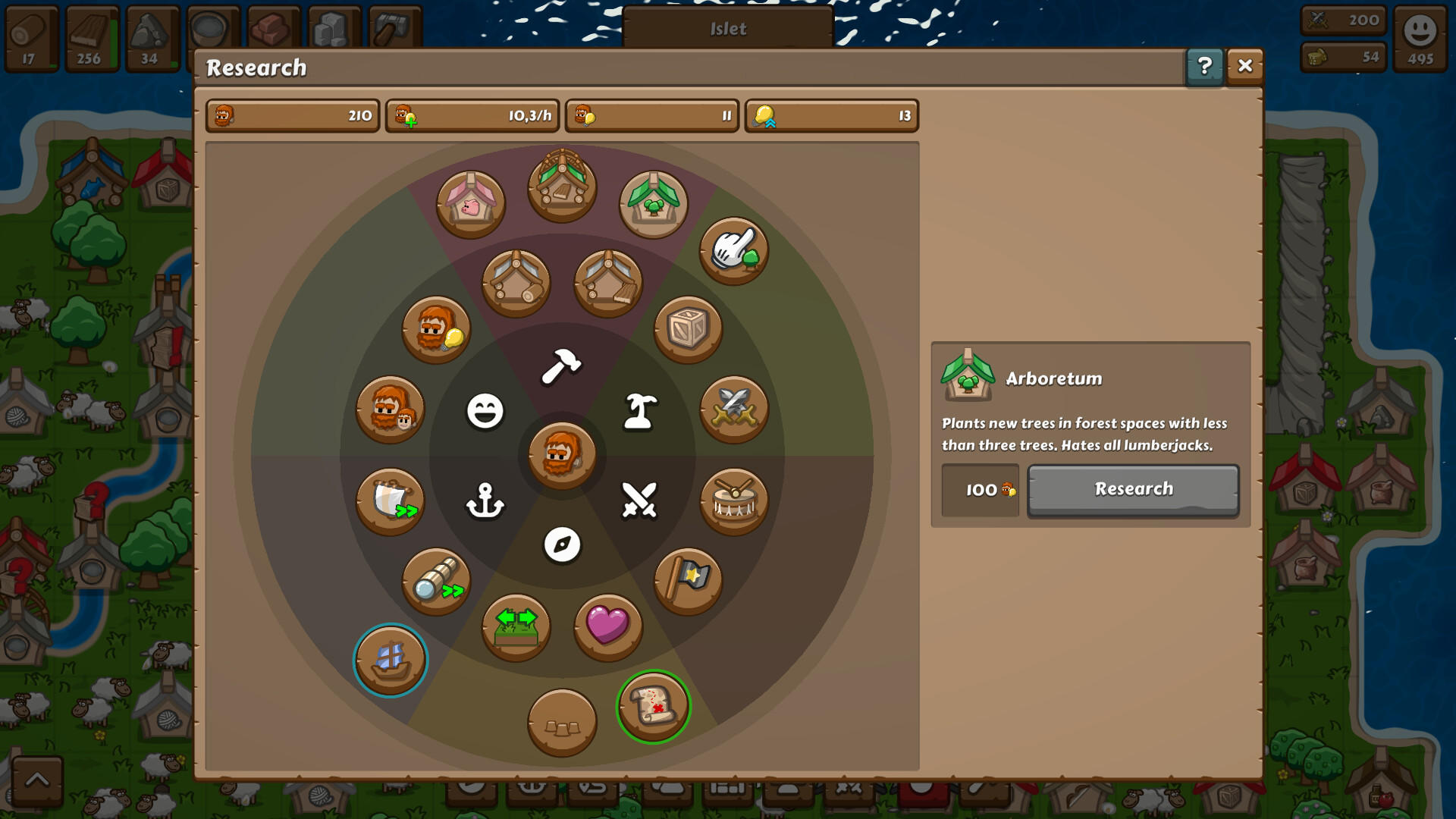
Task: Pick the drum research node
Action: (733, 500)
